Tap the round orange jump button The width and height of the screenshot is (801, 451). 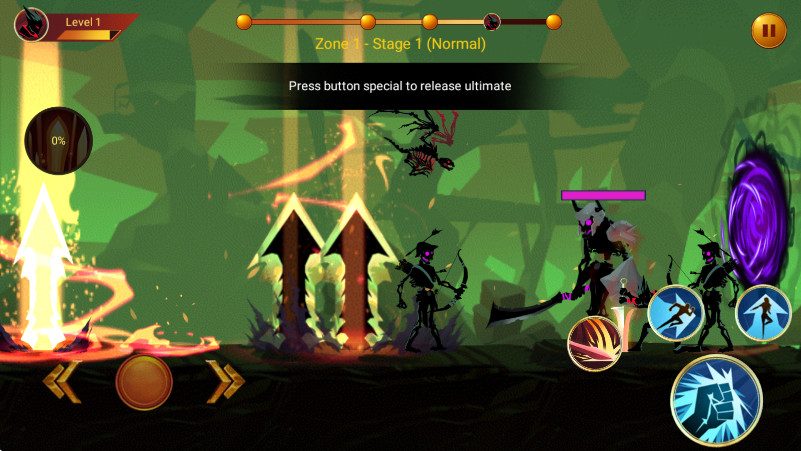[144, 381]
